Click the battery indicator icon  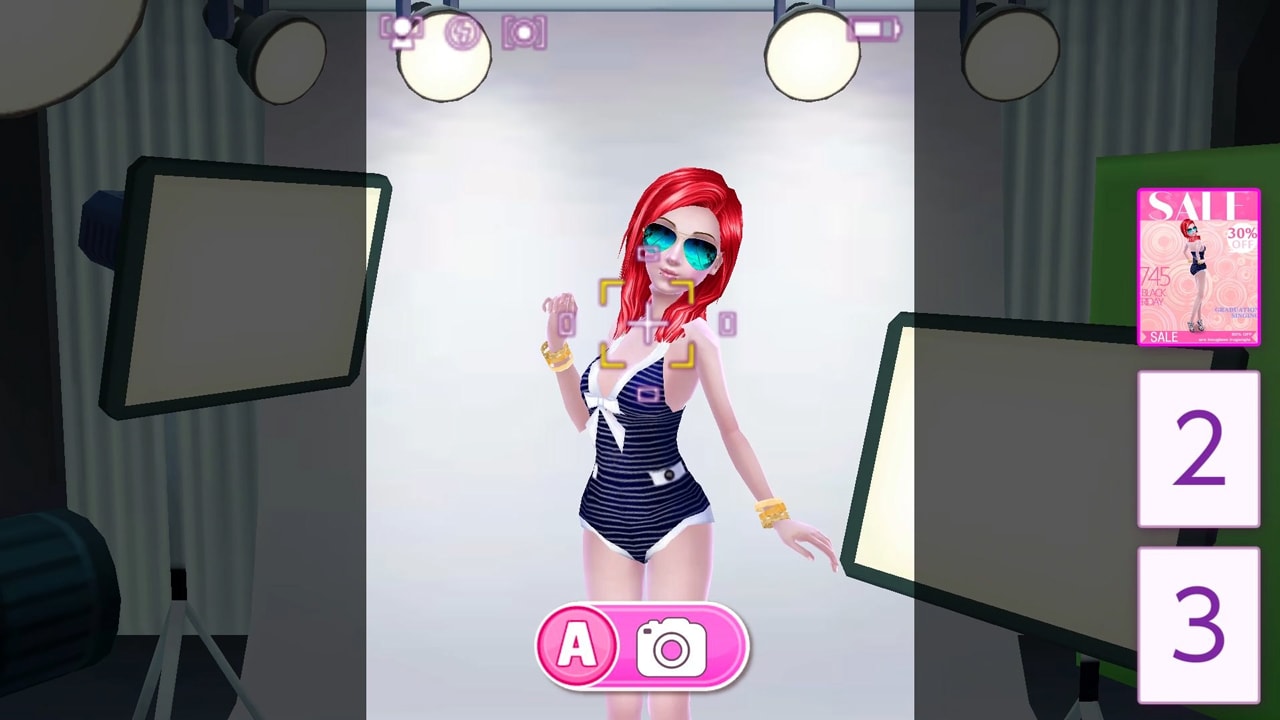[x=872, y=29]
